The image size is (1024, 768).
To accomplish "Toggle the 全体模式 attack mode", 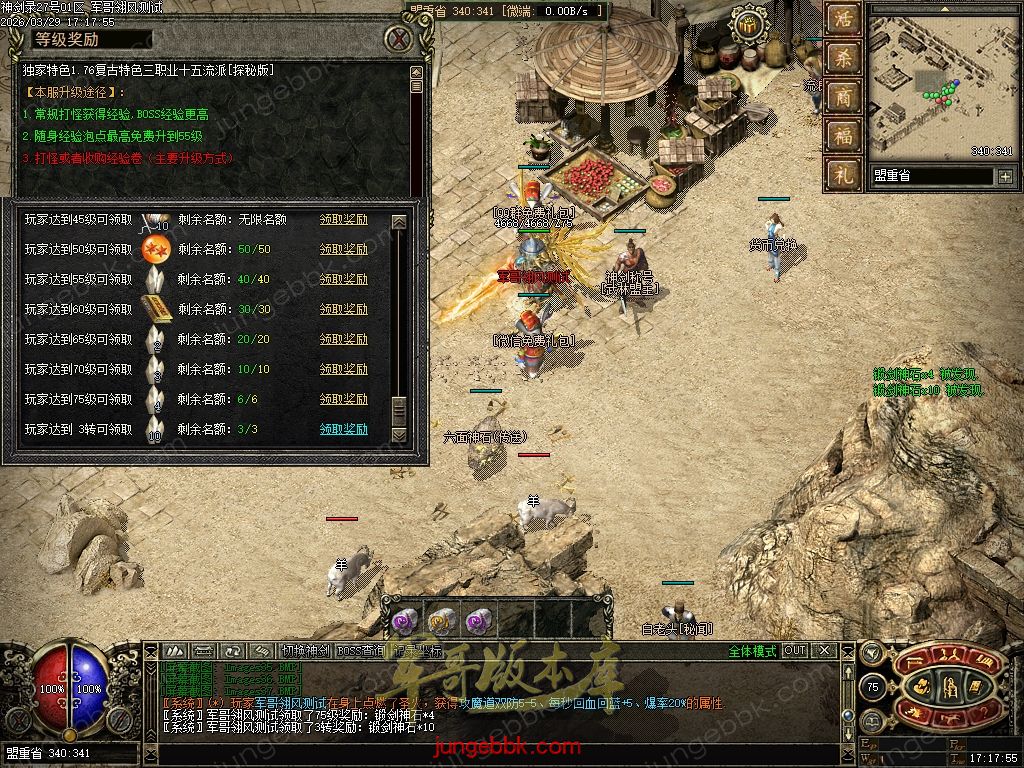I will pyautogui.click(x=751, y=651).
